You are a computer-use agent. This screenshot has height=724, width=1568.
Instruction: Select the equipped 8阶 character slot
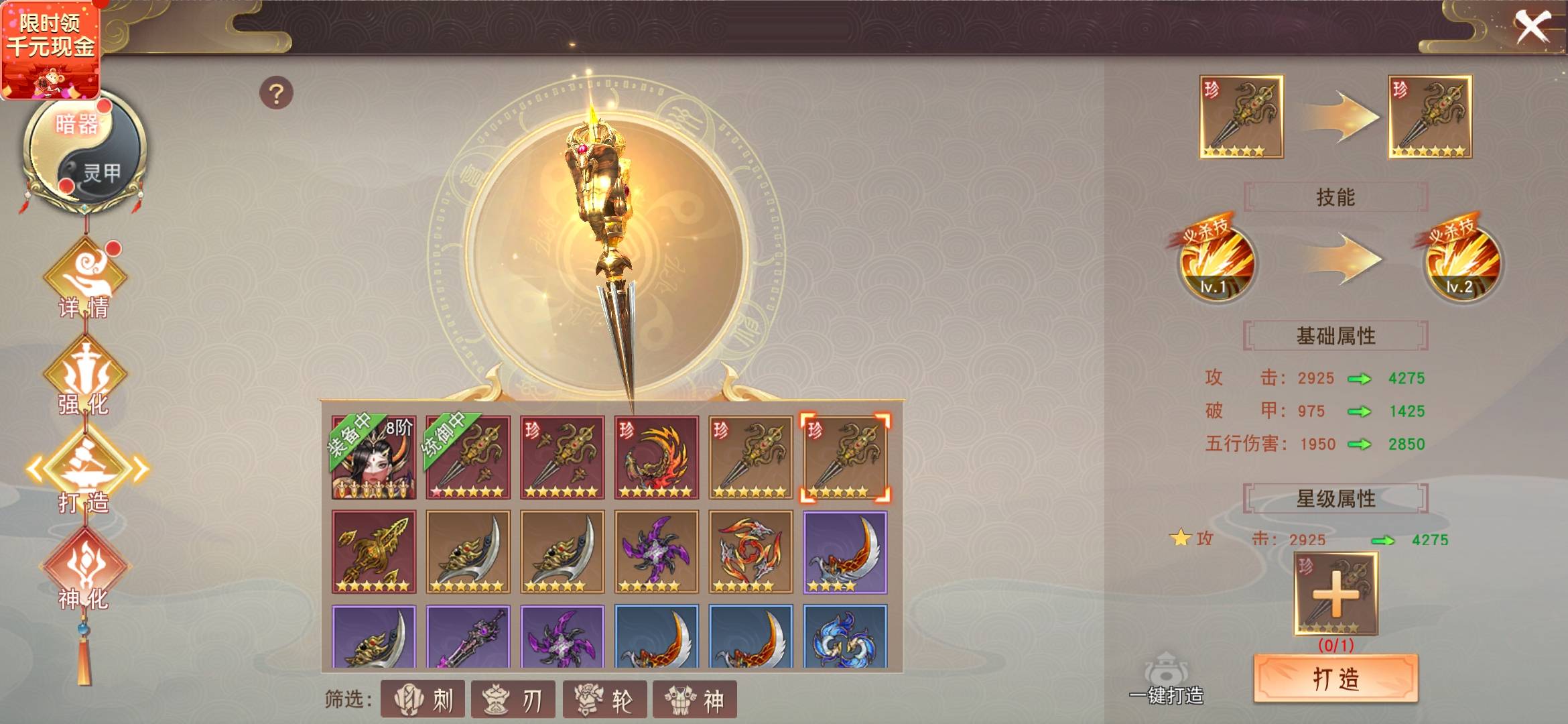373,457
